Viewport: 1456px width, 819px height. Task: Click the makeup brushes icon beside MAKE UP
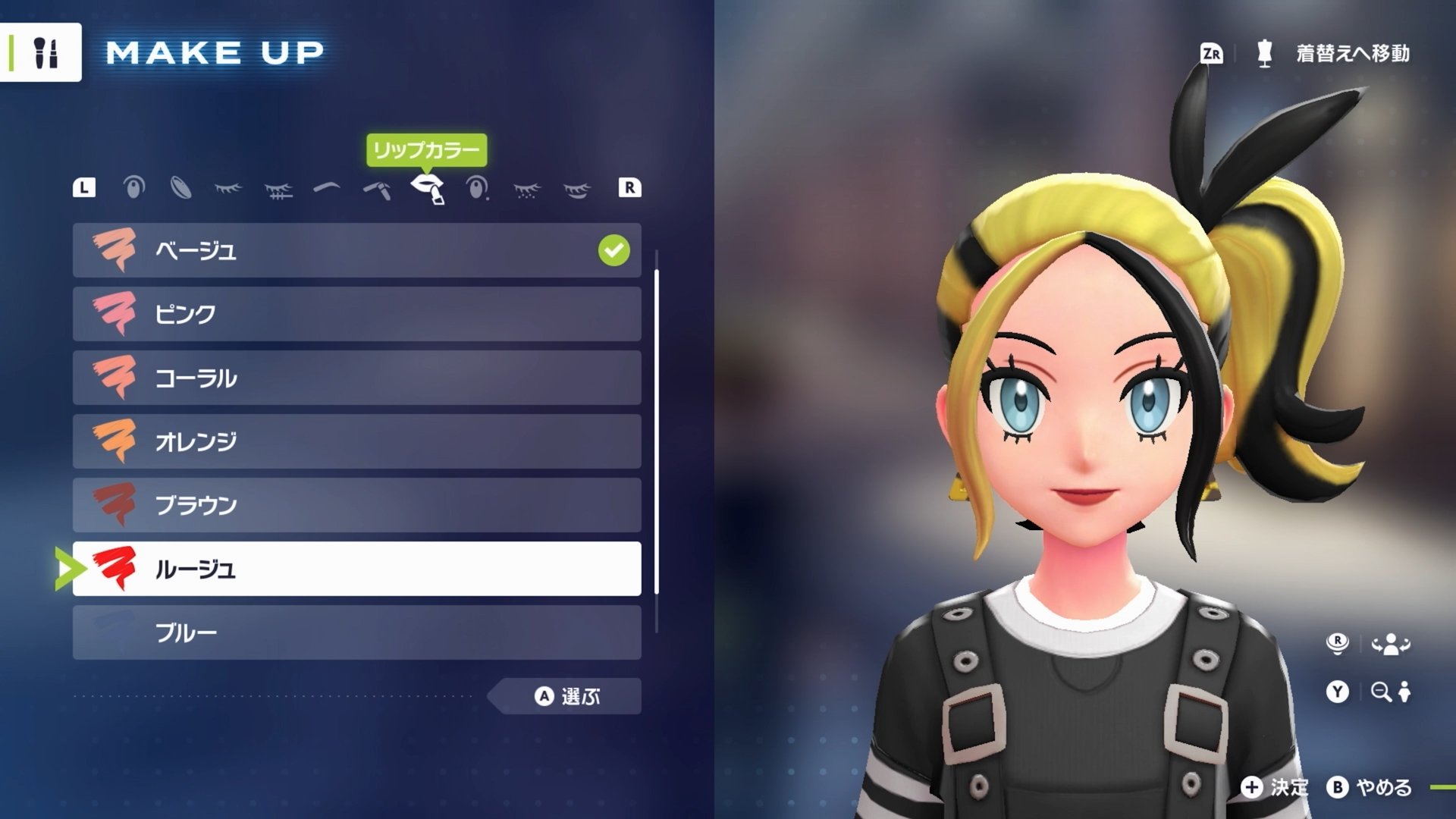(47, 52)
